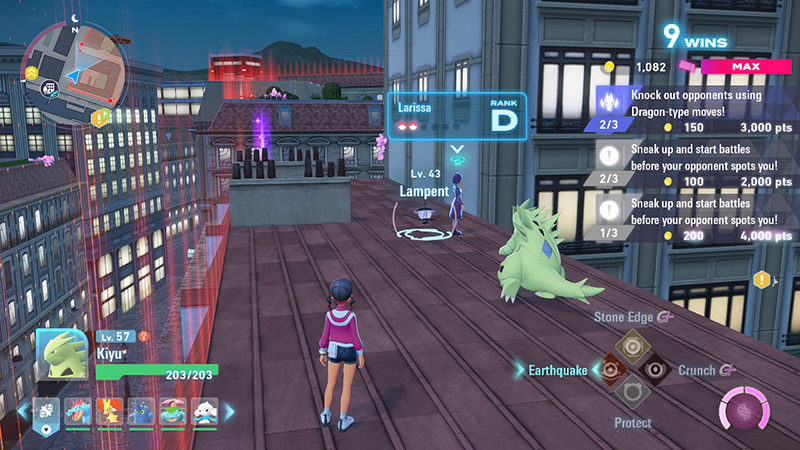The image size is (800, 450).
Task: Select Venusaur from the party bar
Action: coord(173,411)
